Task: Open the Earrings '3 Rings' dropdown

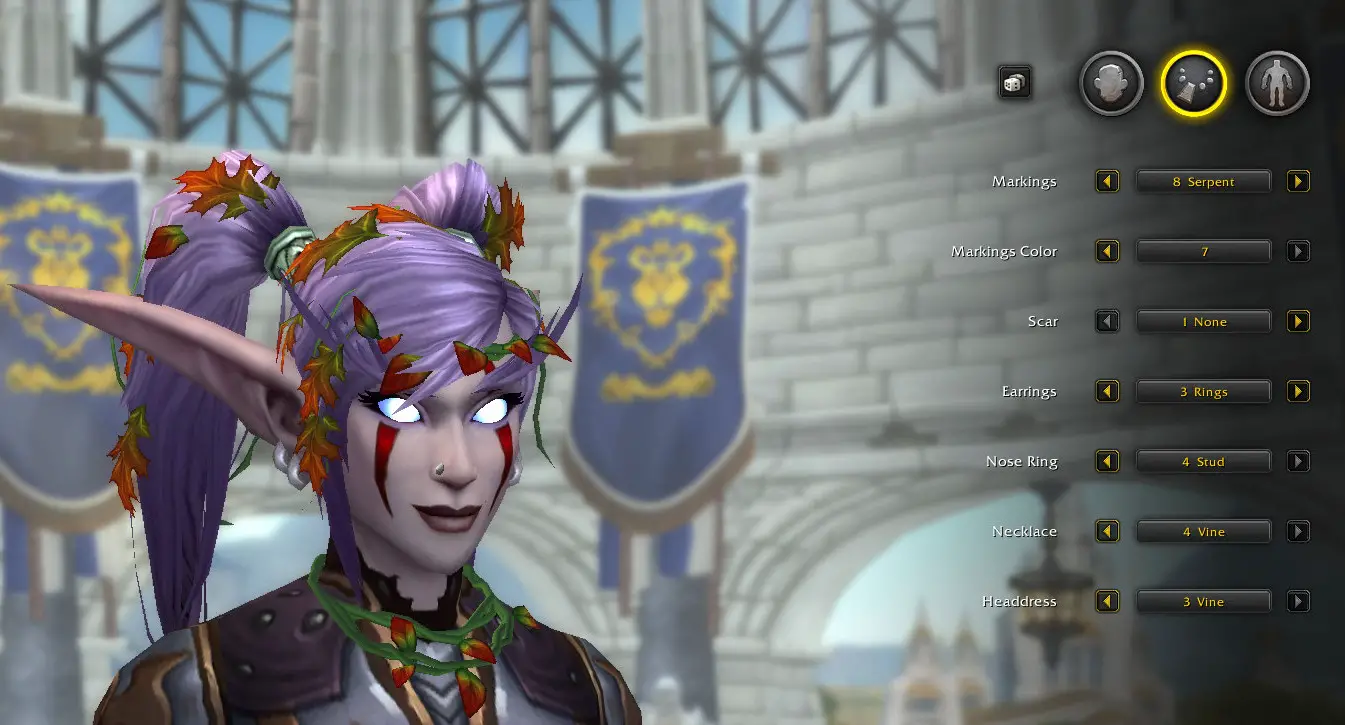Action: (x=1203, y=392)
